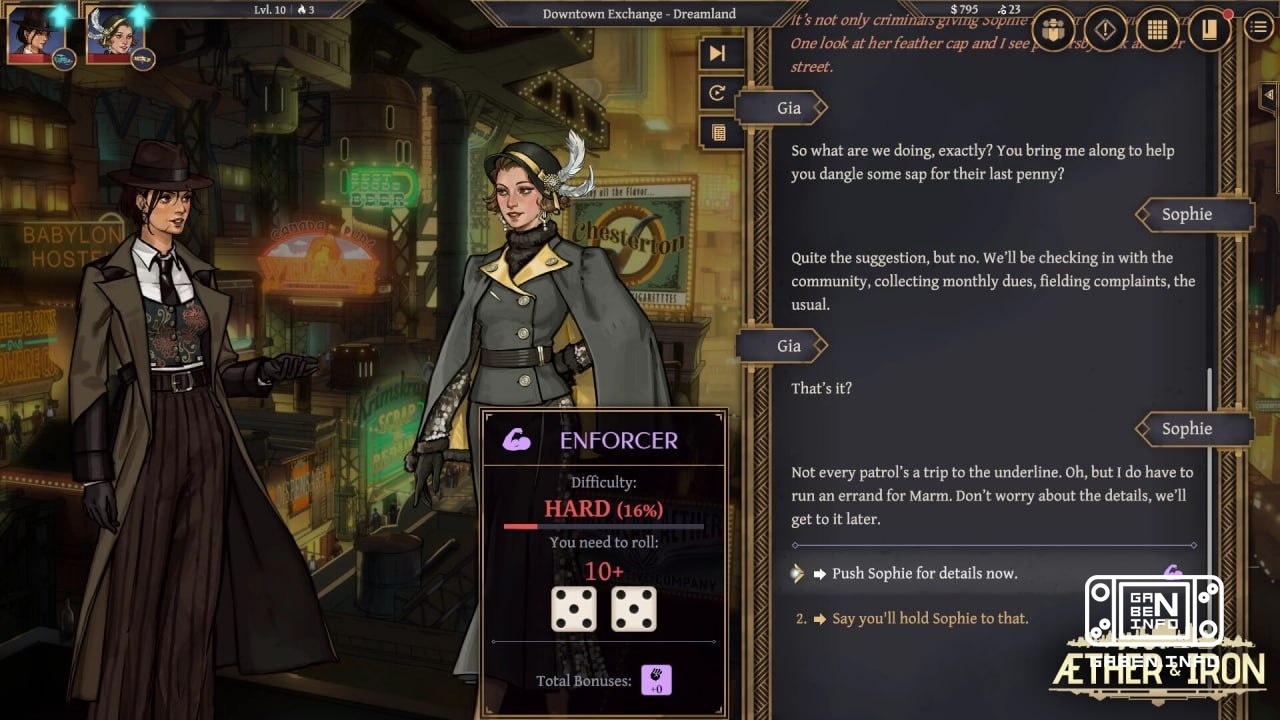The width and height of the screenshot is (1280, 720).
Task: Open the quest alerts diamond icon
Action: point(1104,29)
